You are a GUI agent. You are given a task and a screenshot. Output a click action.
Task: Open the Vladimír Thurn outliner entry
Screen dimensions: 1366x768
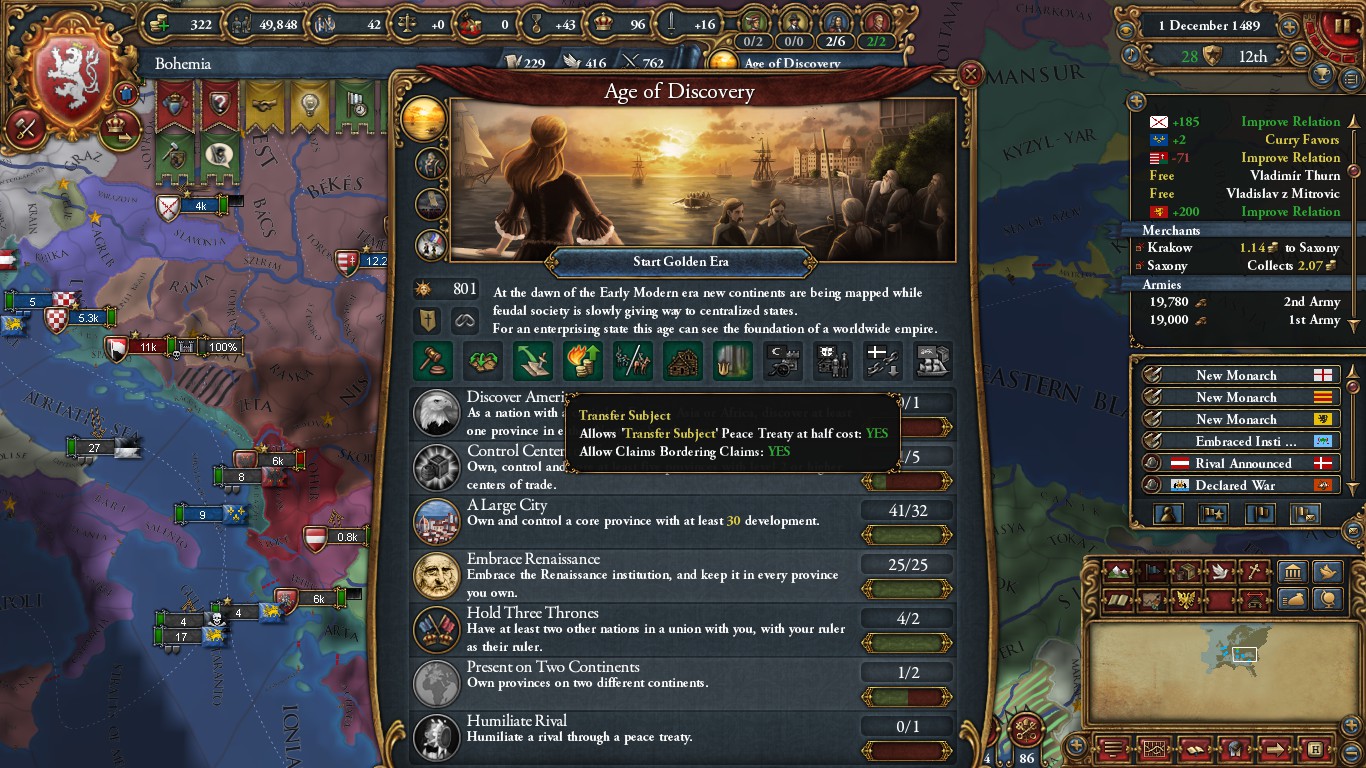1244,176
